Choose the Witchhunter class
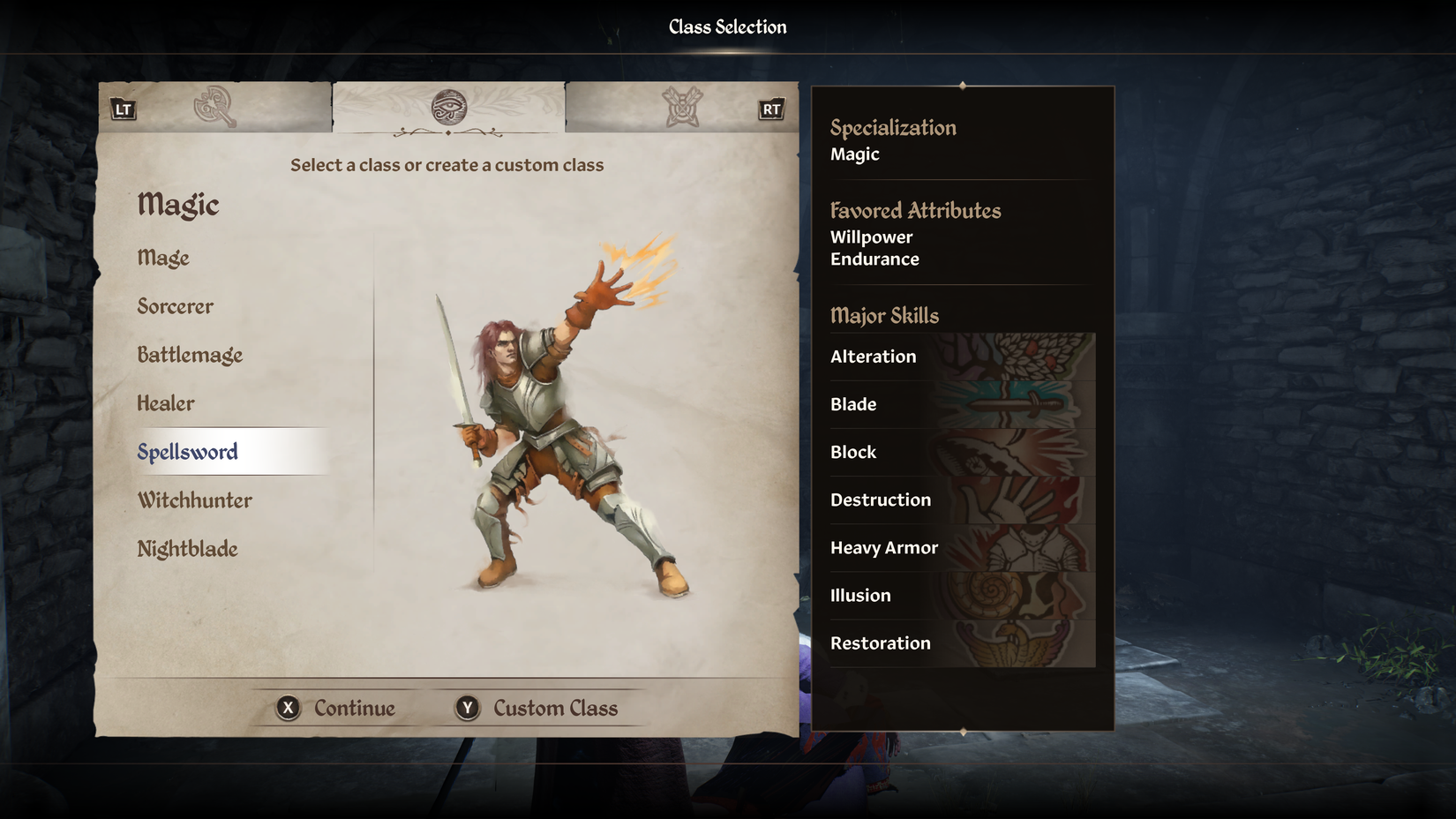Screen dimensions: 1456x819 tap(195, 500)
